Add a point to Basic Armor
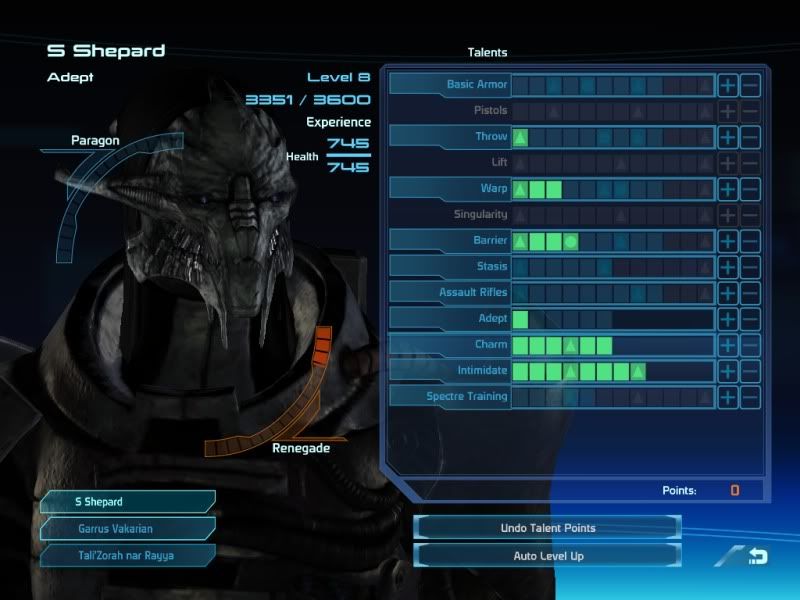The image size is (800, 600). click(728, 84)
